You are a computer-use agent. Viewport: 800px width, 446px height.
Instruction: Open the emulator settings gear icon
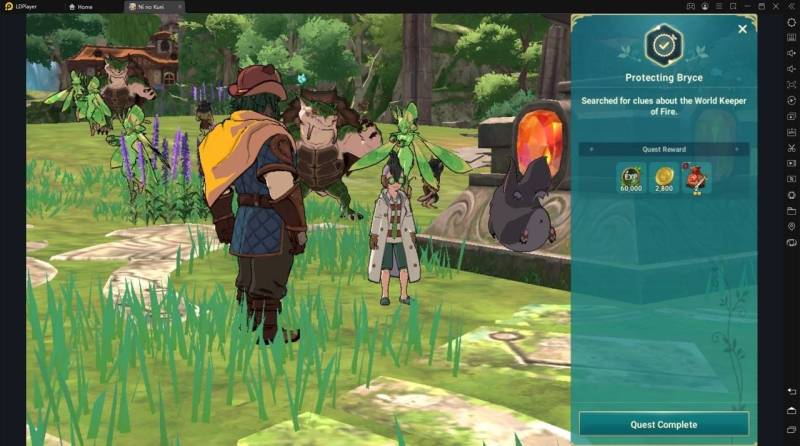tap(791, 22)
